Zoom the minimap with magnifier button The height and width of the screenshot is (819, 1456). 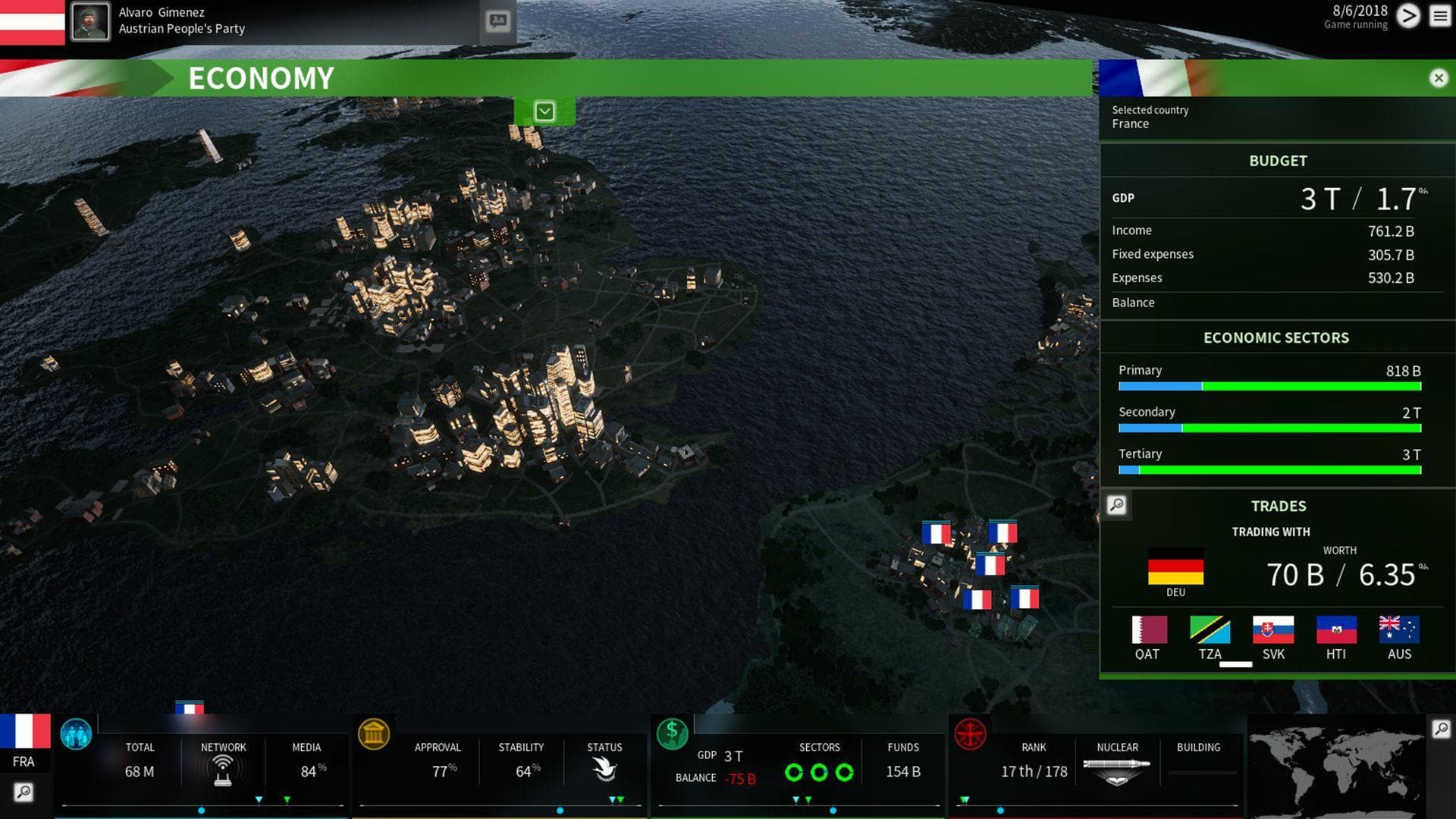click(x=1441, y=729)
